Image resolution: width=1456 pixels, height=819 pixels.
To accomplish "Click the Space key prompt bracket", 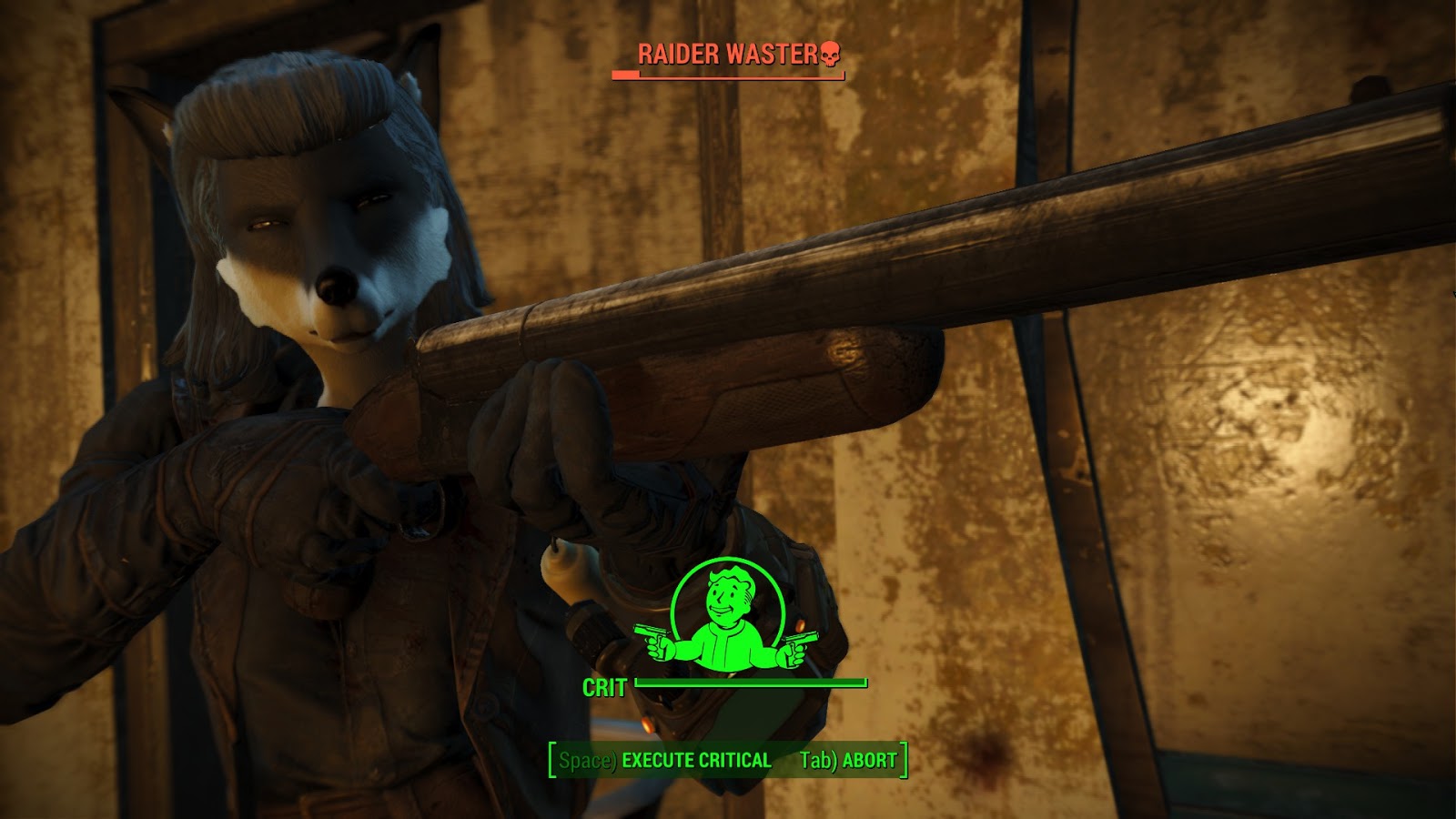I will coord(590,759).
